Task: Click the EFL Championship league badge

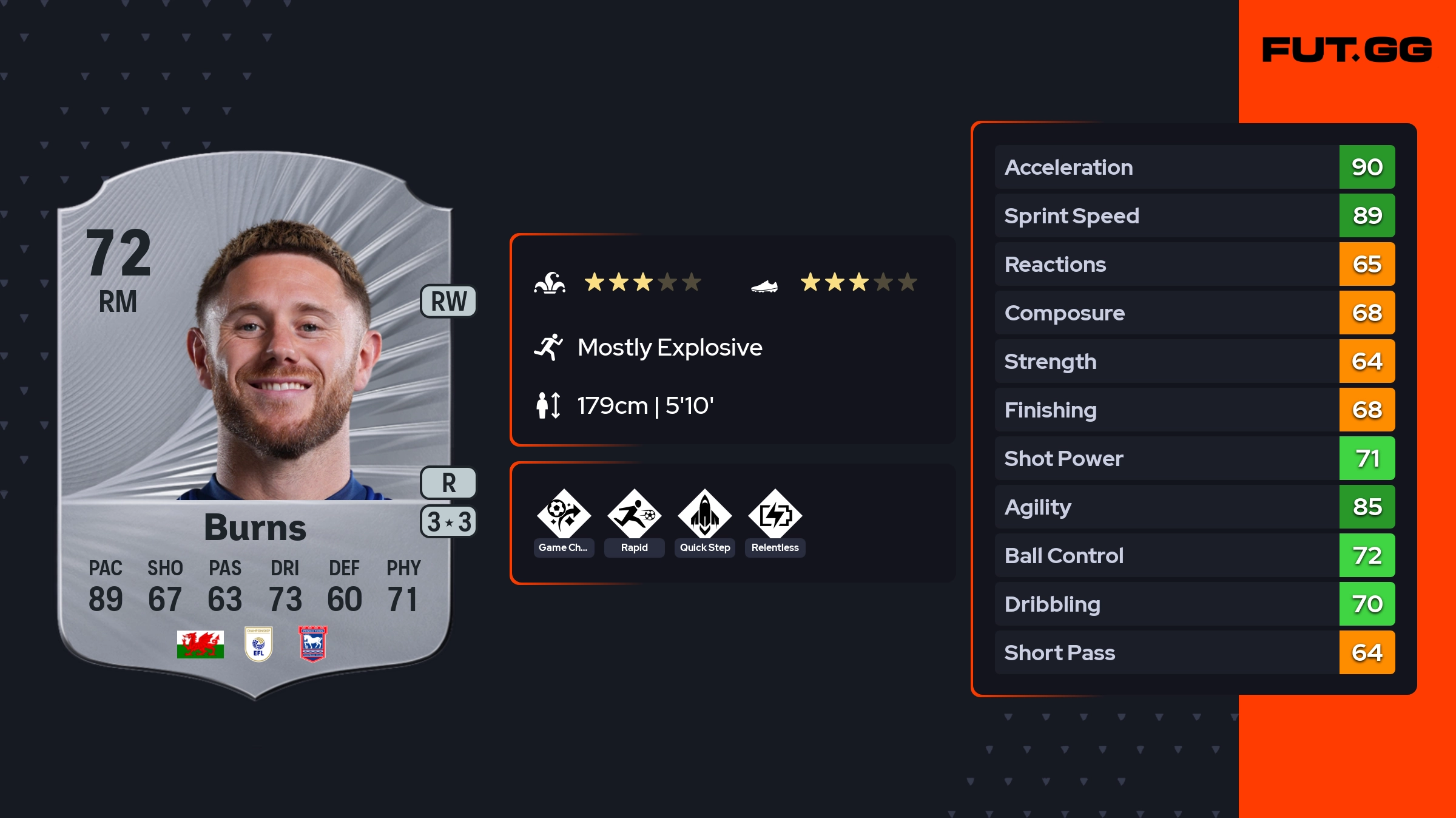Action: click(258, 644)
